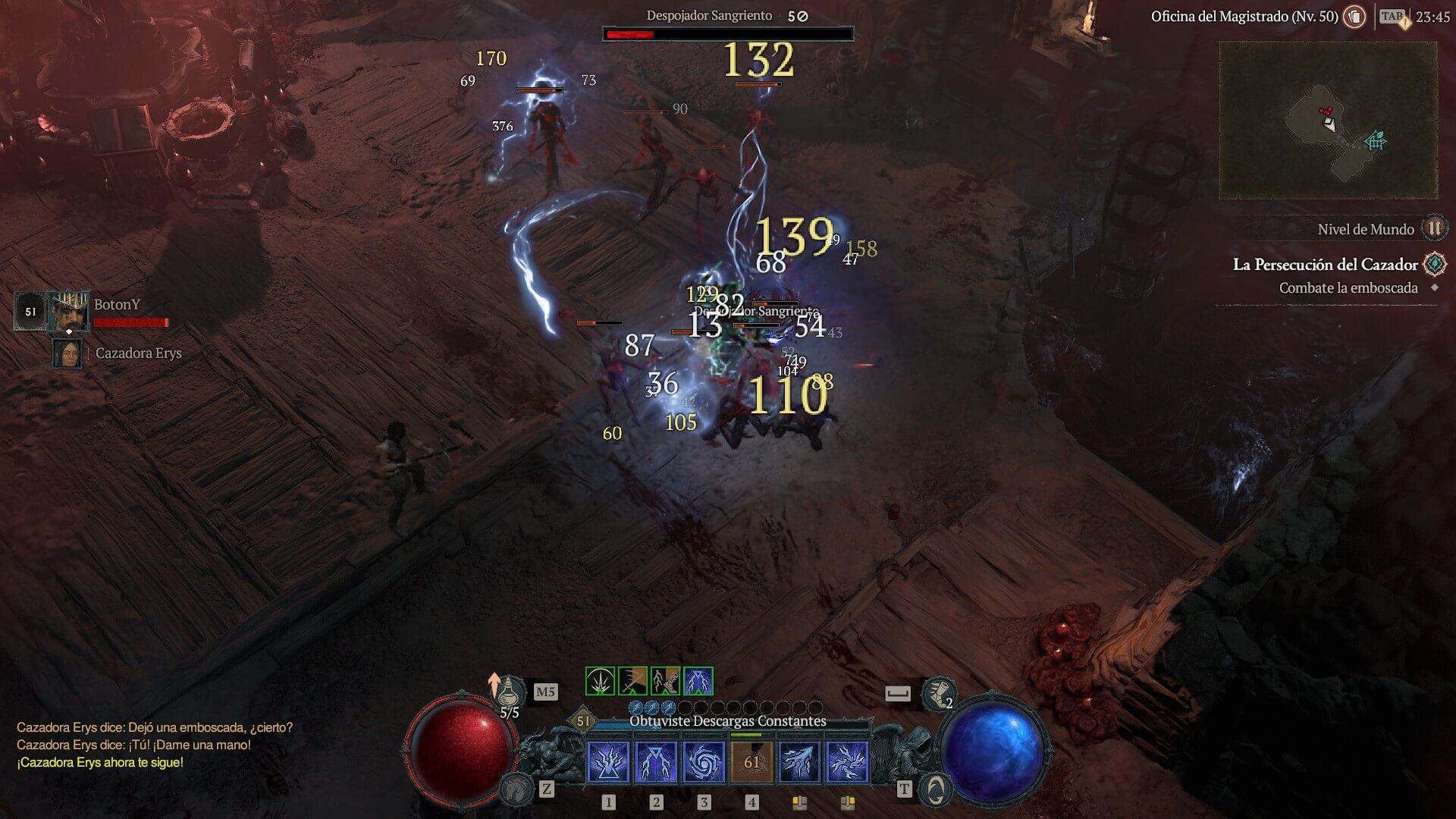Screen dimensions: 1456x819
Task: Select the skill on cooldown showing 61
Action: point(752,761)
